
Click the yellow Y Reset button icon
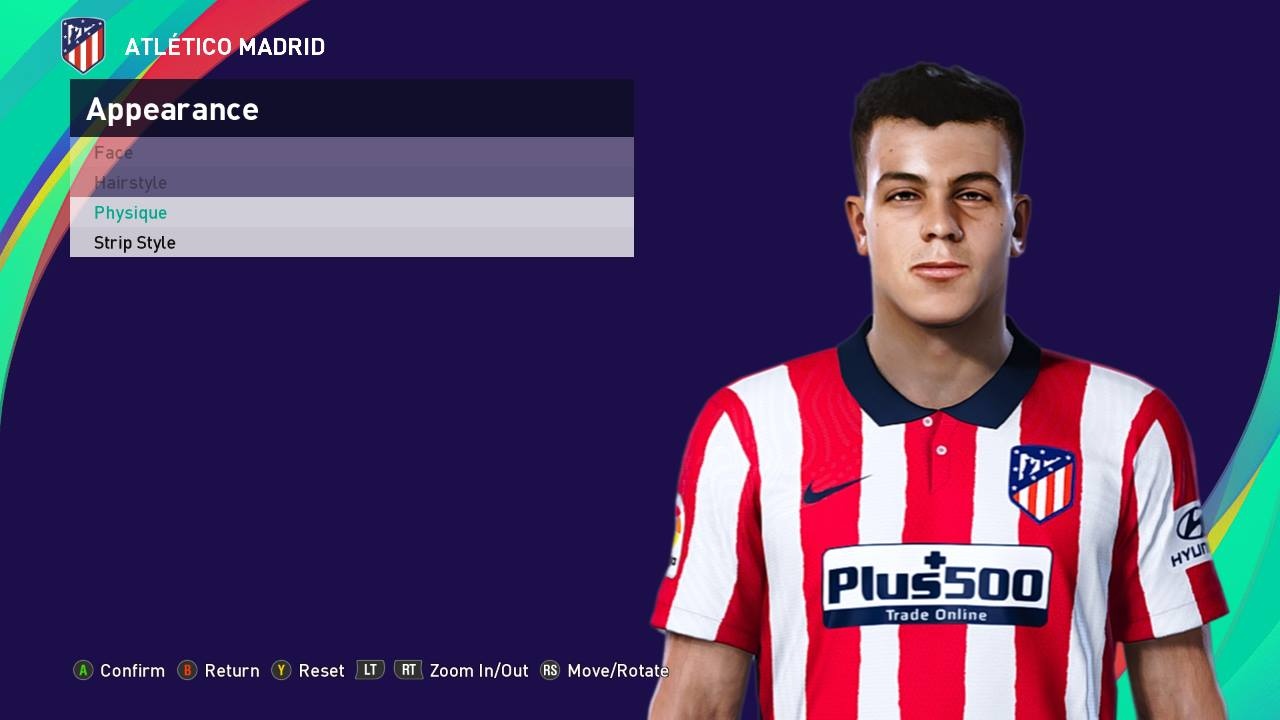tap(281, 671)
